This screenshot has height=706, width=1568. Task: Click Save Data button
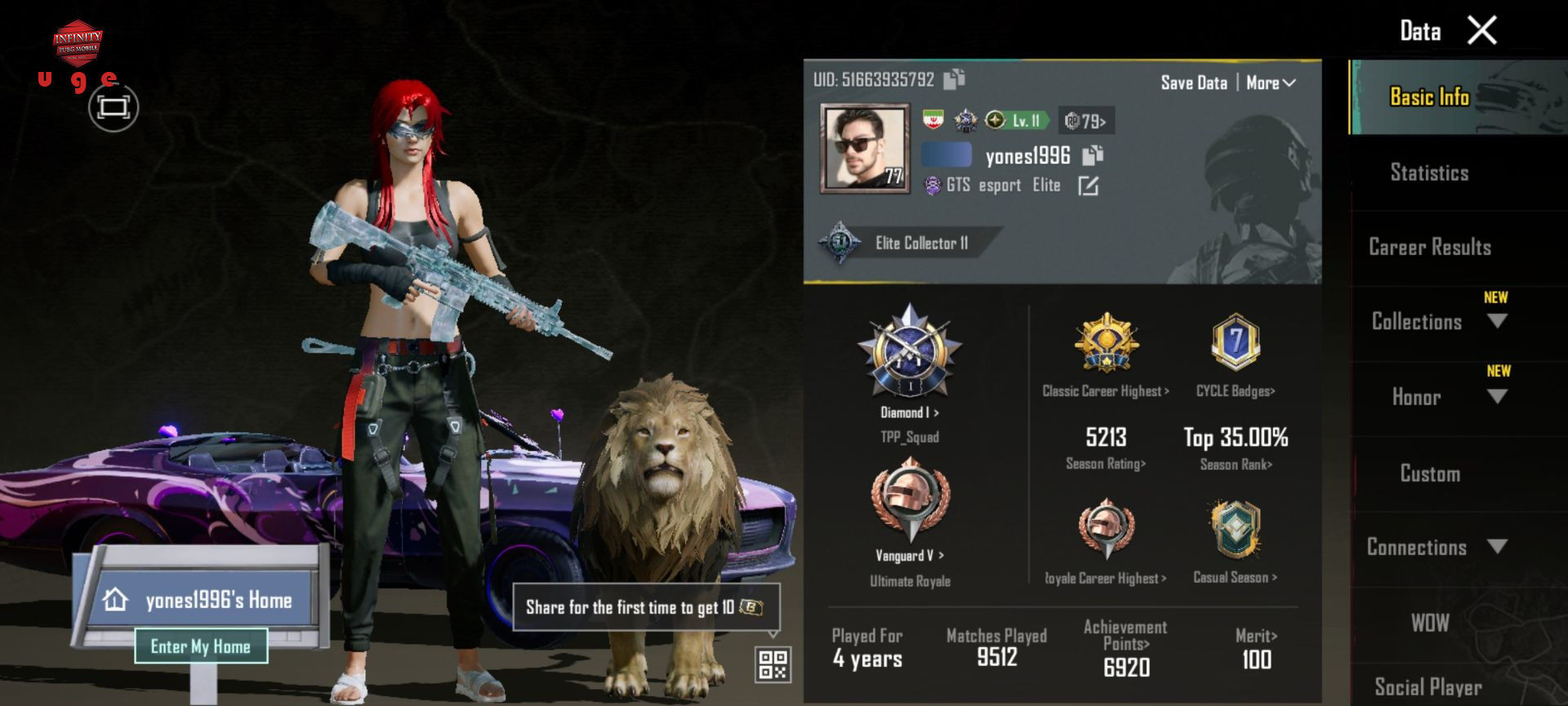[1193, 83]
